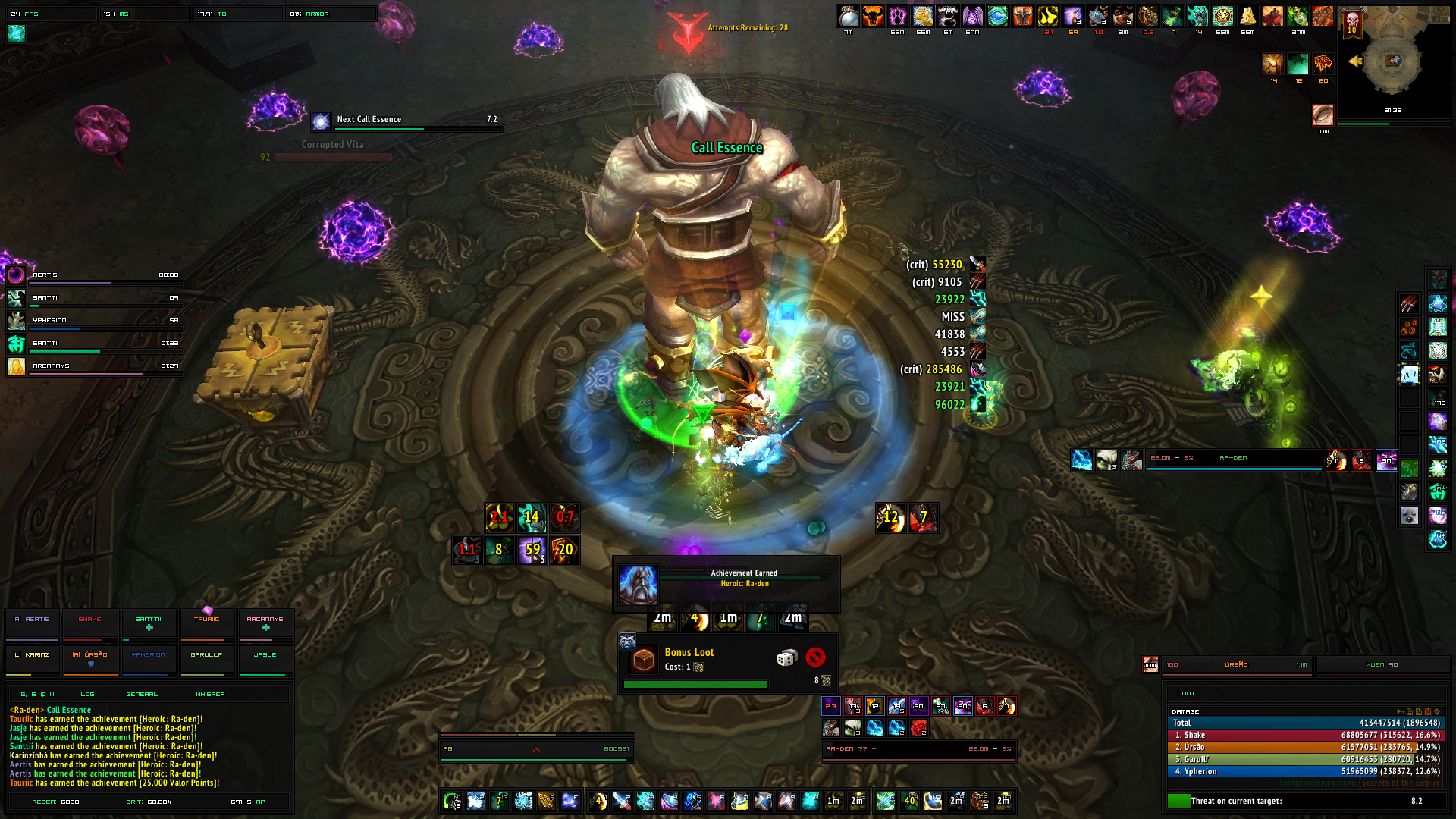The width and height of the screenshot is (1456, 819).
Task: Target Shake's raid frame
Action: point(90,625)
